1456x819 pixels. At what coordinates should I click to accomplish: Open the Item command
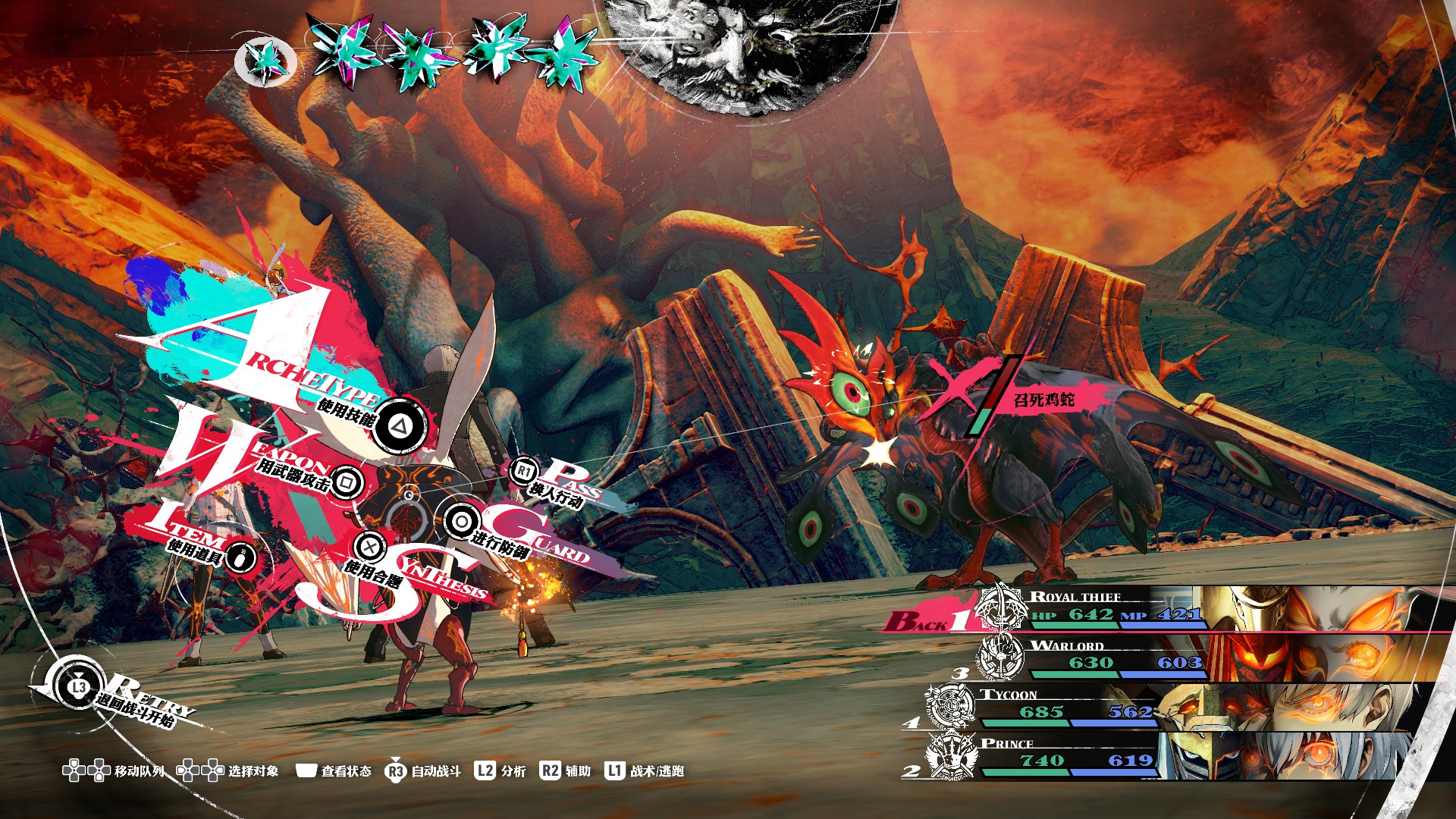point(241,558)
